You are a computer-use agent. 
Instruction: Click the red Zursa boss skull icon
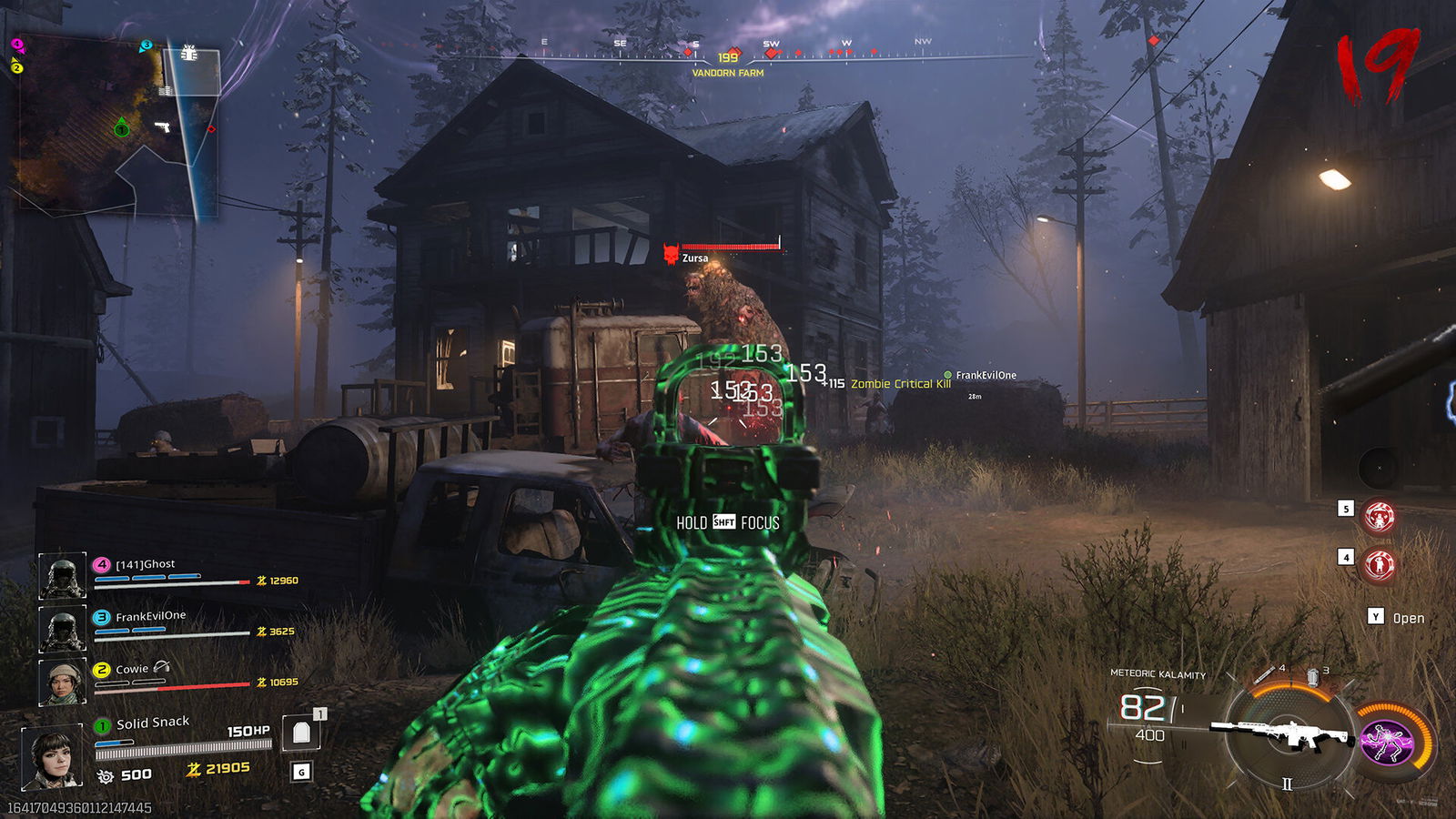[672, 255]
